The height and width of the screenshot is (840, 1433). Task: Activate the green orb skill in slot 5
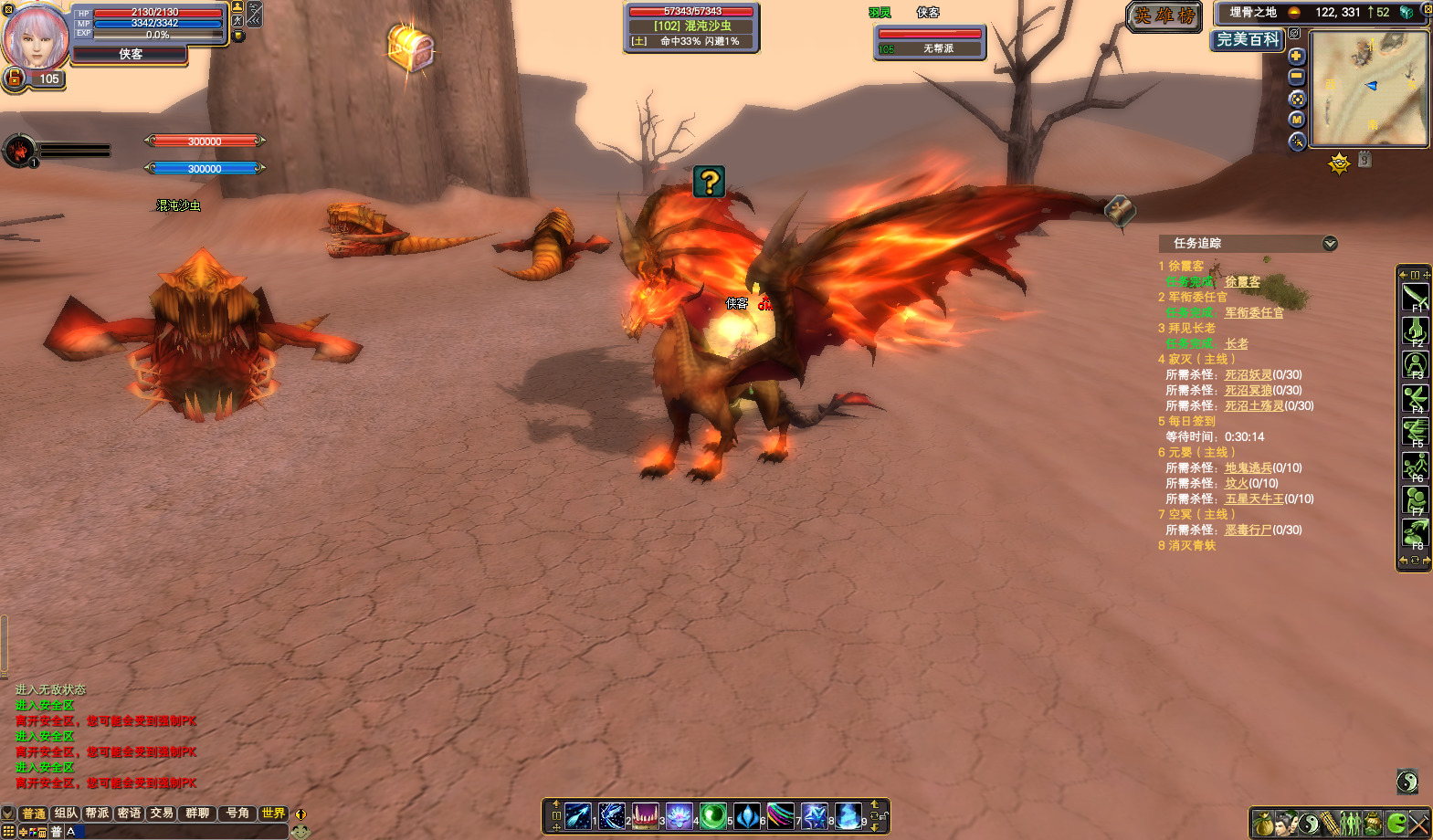[712, 815]
